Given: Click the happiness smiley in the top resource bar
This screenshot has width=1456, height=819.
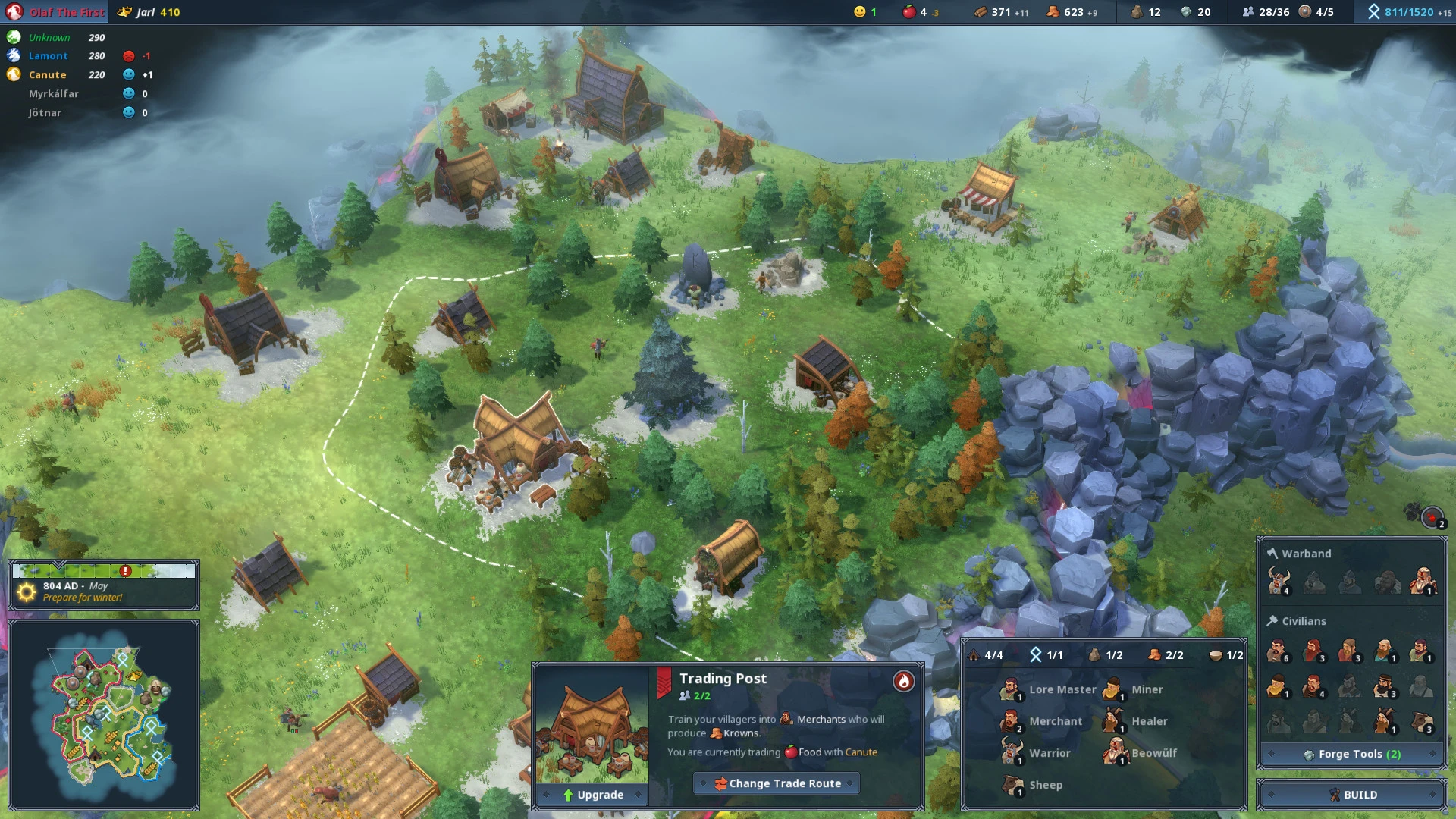Looking at the screenshot, I should pyautogui.click(x=859, y=12).
